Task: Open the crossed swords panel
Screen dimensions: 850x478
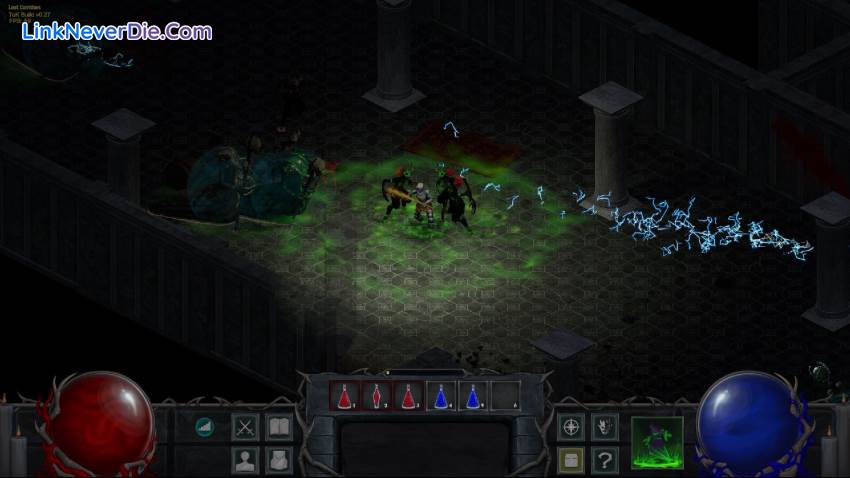Action: (x=245, y=427)
